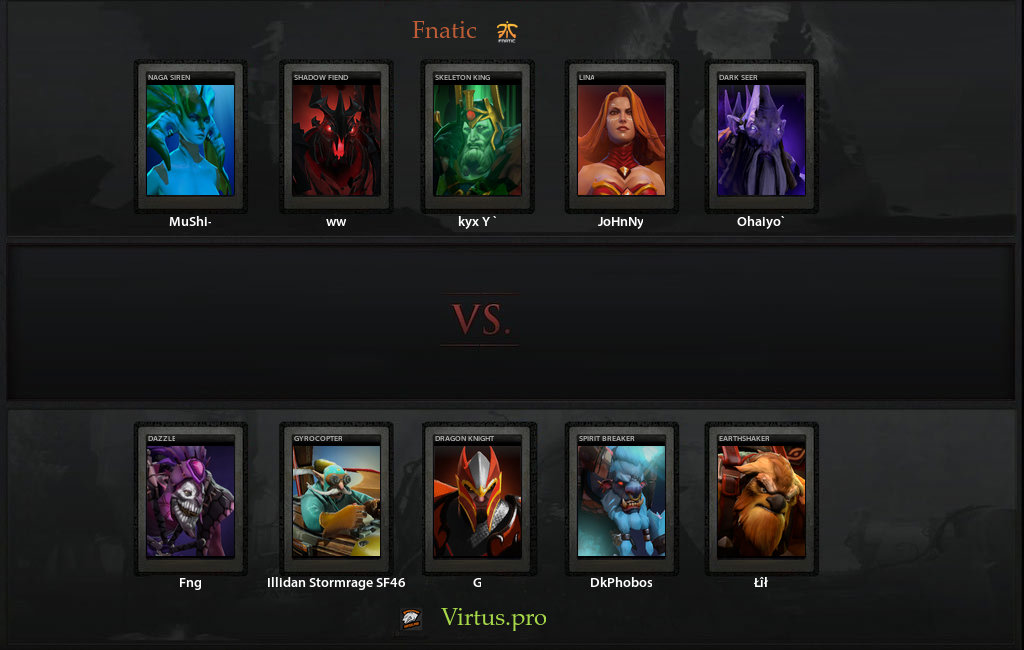Select the Spirit Breaker hero portrait
Viewport: 1024px width, 650px height.
[621, 500]
